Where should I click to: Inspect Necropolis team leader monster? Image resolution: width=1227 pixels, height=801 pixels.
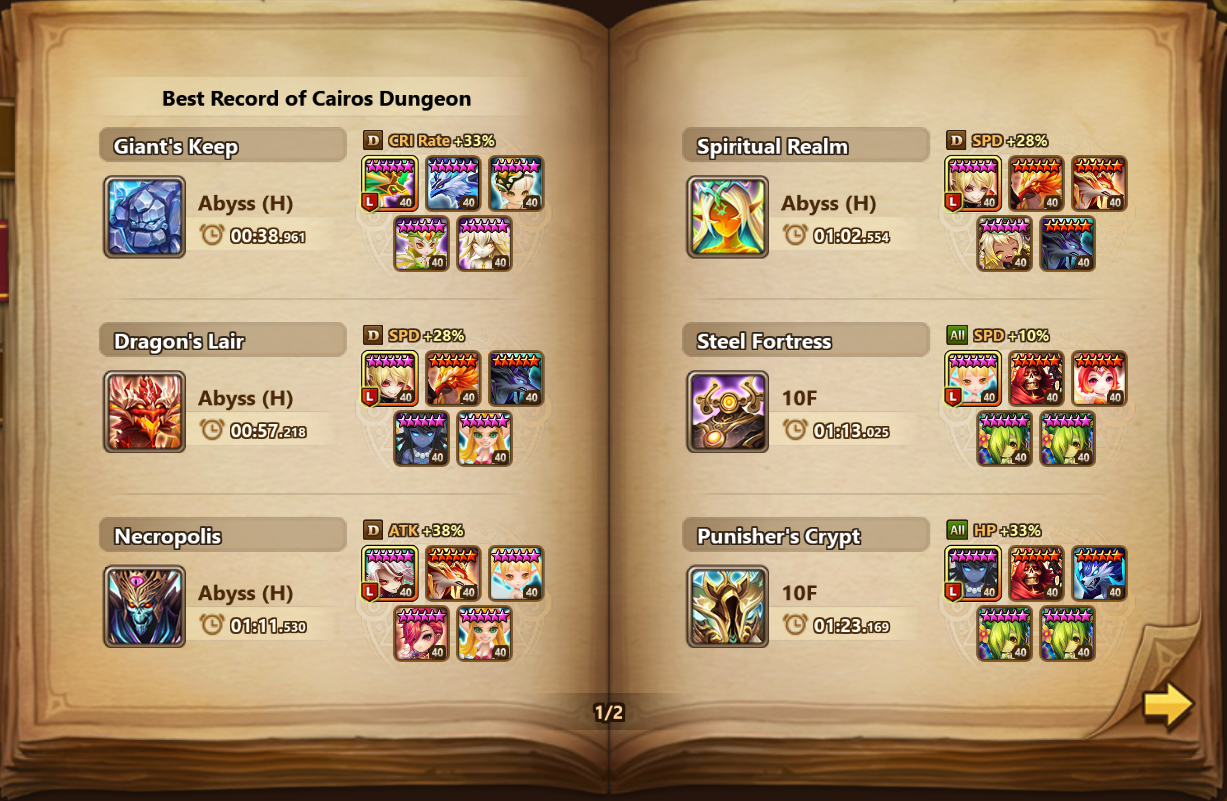coord(389,574)
